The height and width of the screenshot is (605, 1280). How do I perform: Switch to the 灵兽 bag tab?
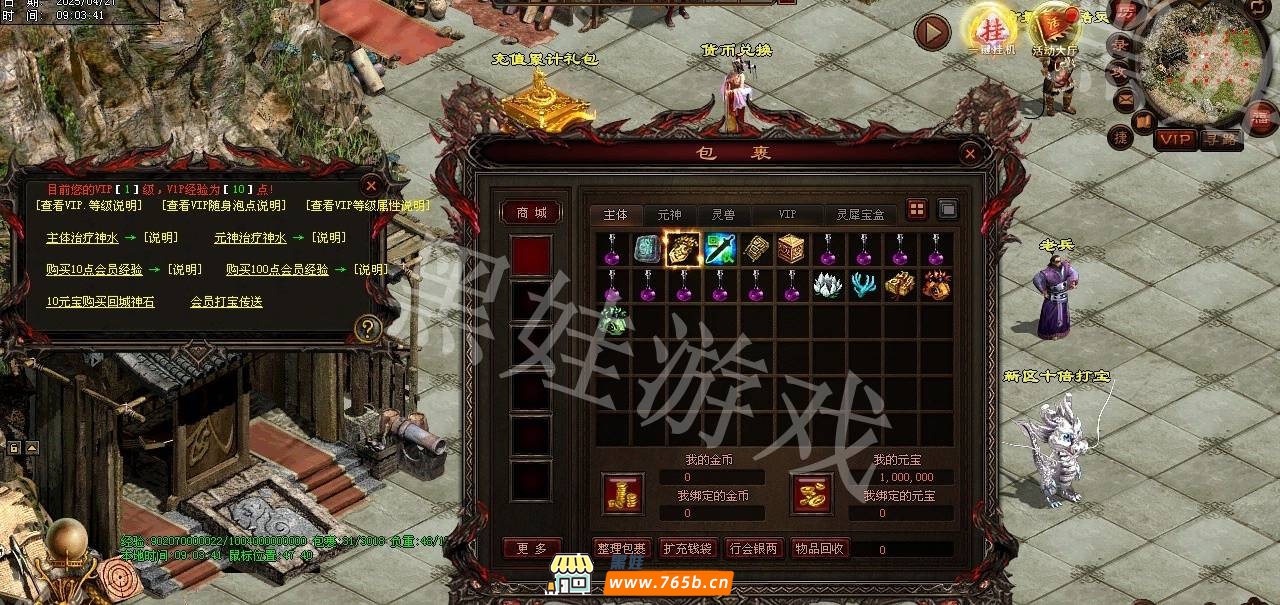tap(723, 215)
